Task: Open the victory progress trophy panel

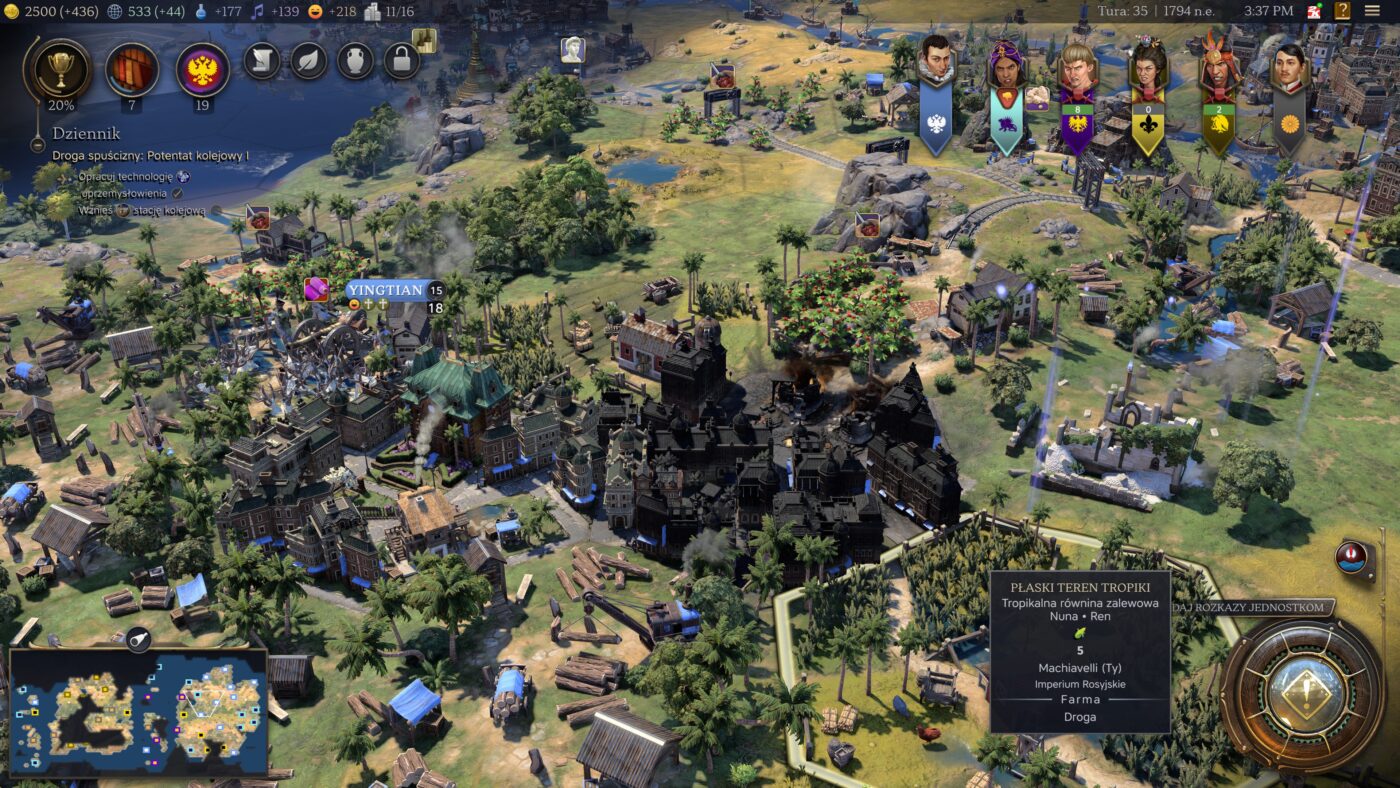Action: (x=61, y=68)
